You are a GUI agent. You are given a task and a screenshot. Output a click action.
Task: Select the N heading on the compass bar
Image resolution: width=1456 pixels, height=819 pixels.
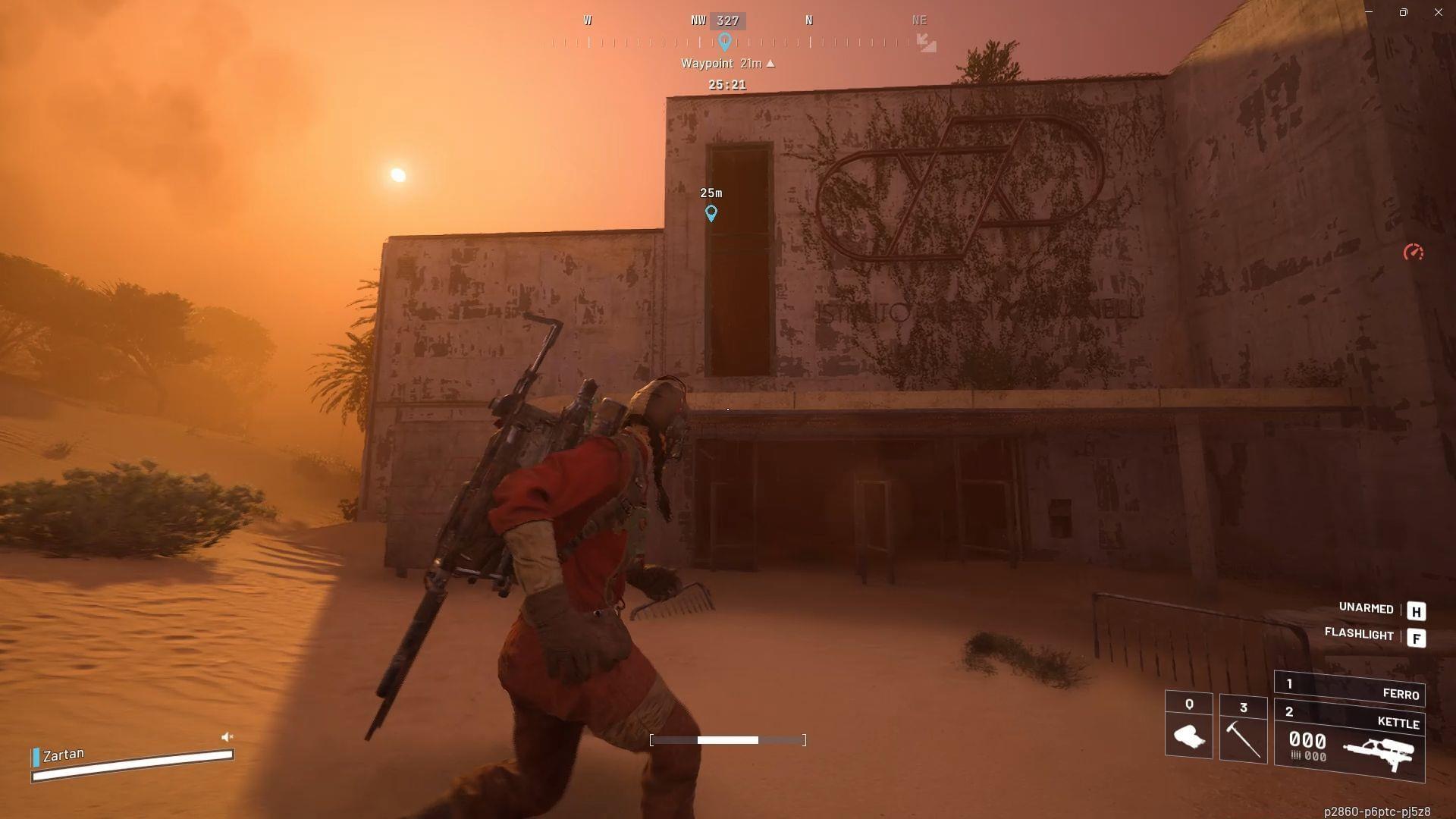[809, 20]
